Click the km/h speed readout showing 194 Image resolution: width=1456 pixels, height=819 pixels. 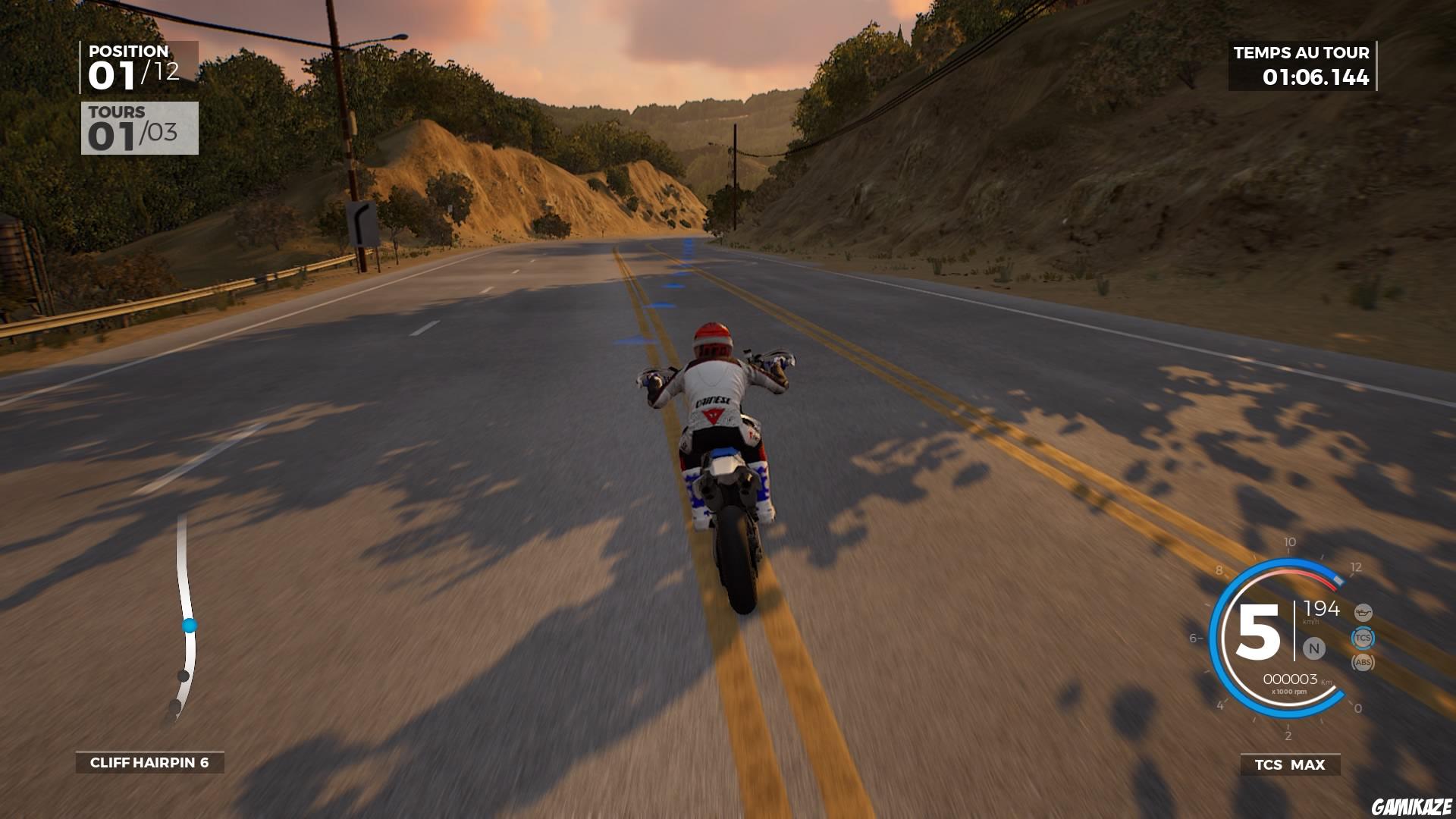pyautogui.click(x=1322, y=610)
